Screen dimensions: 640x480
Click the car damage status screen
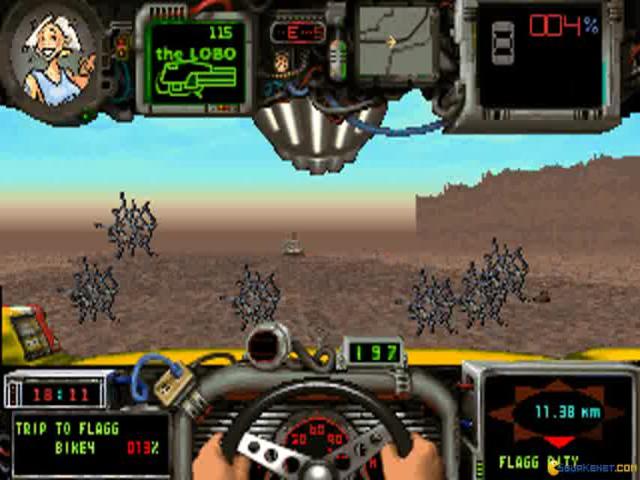tap(540, 55)
